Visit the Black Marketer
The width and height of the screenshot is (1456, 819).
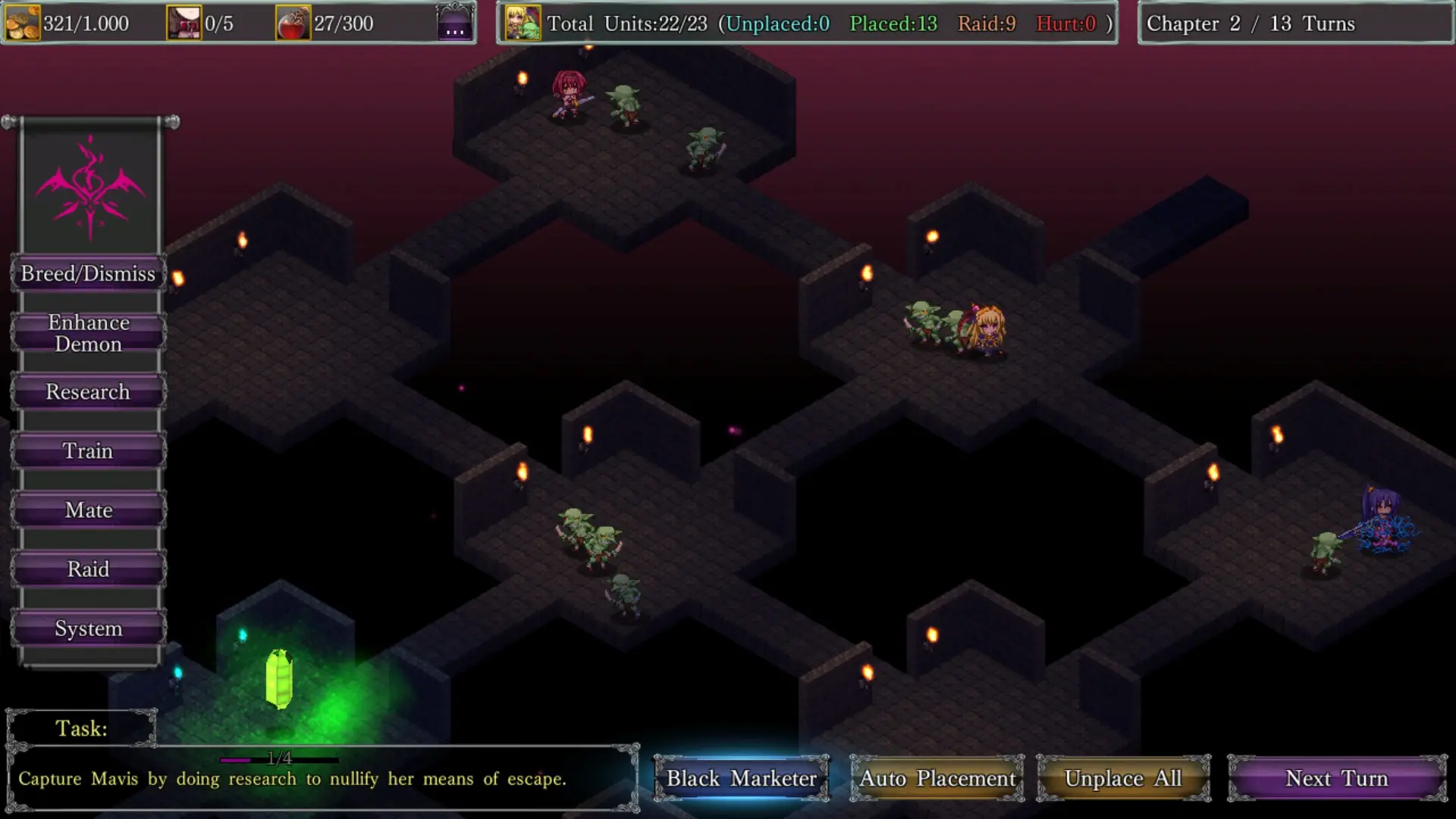coord(741,778)
